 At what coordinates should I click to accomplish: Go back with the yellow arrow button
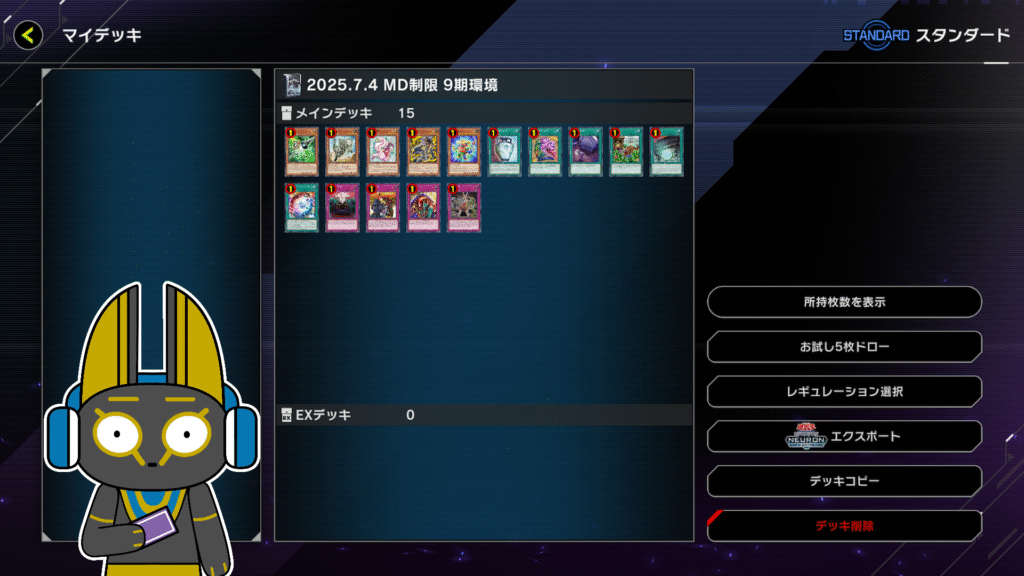pyautogui.click(x=28, y=35)
